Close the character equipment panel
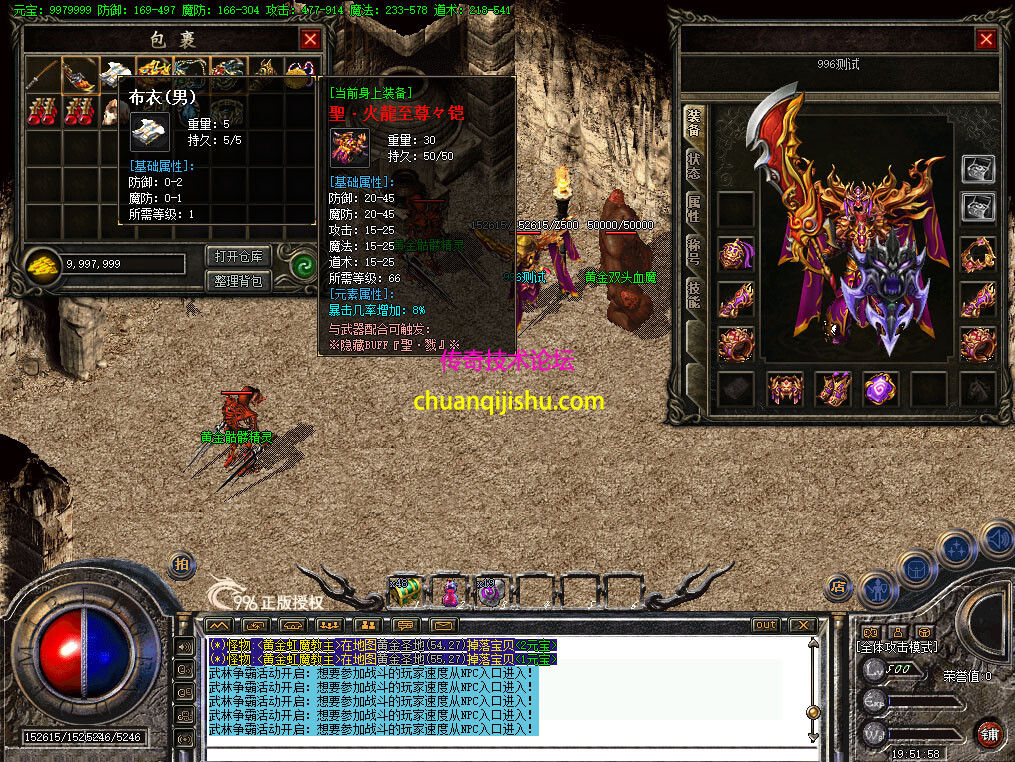This screenshot has height=762, width=1015. pyautogui.click(x=986, y=39)
